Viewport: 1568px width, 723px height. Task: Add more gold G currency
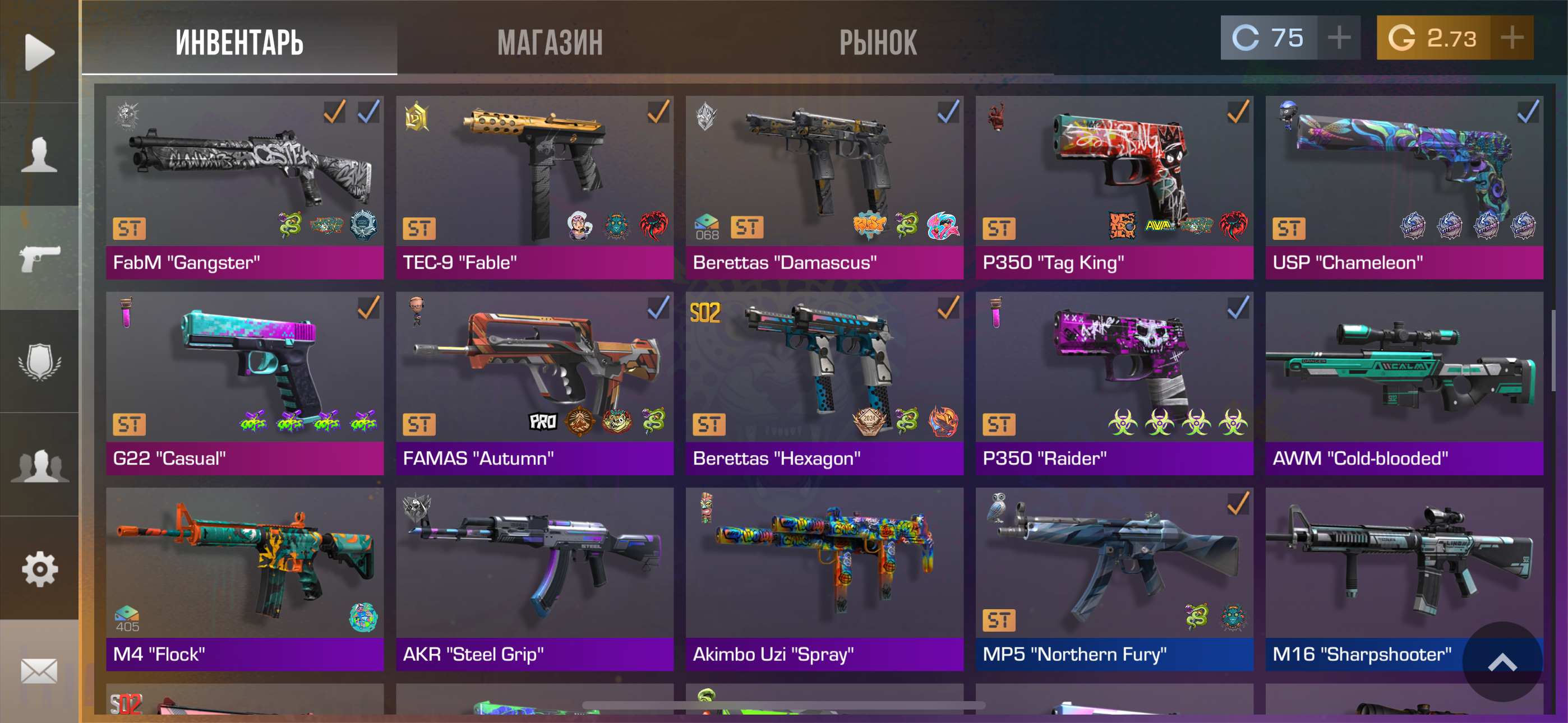tap(1511, 38)
